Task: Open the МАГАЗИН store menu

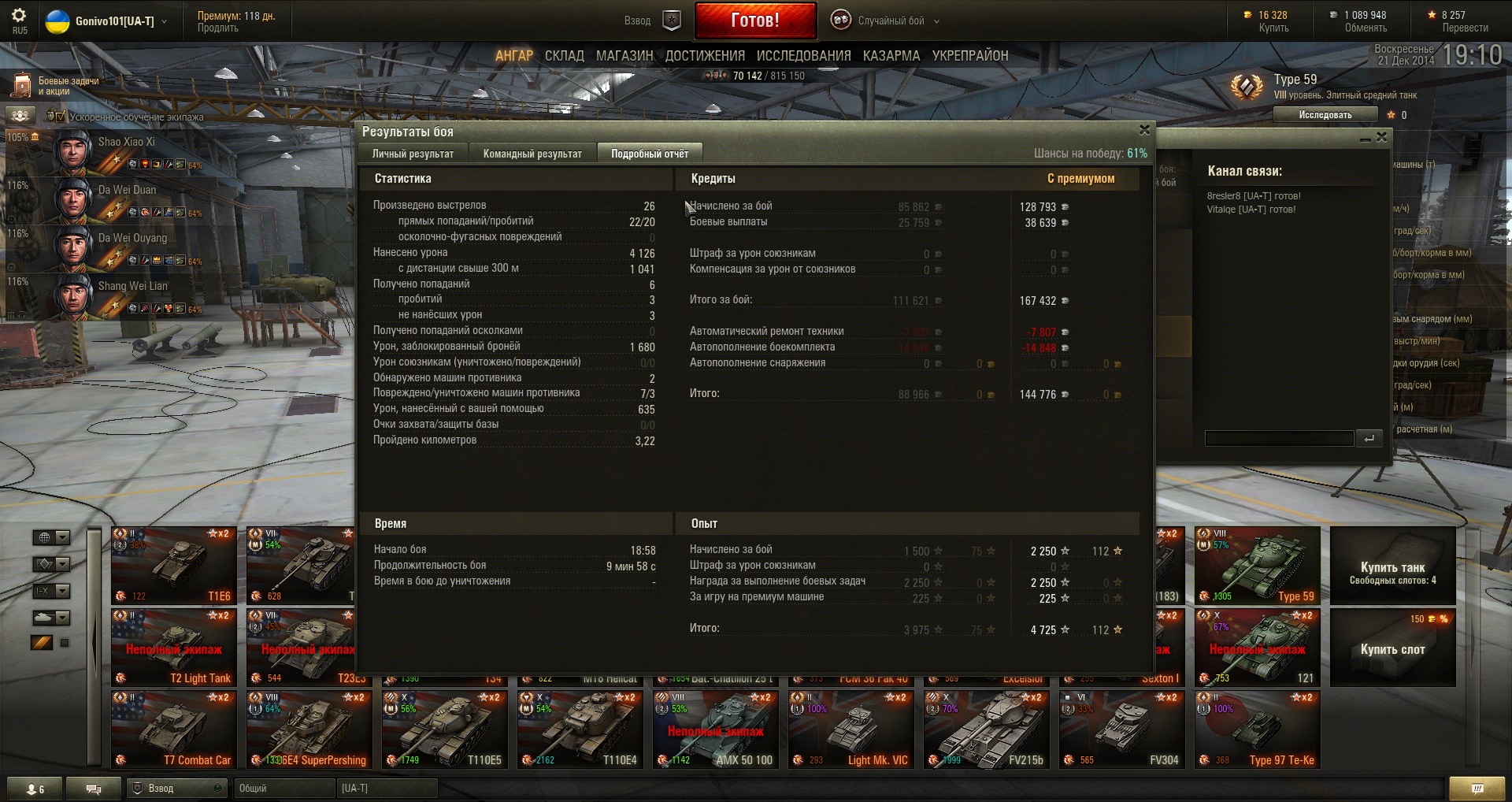Action: (x=624, y=56)
